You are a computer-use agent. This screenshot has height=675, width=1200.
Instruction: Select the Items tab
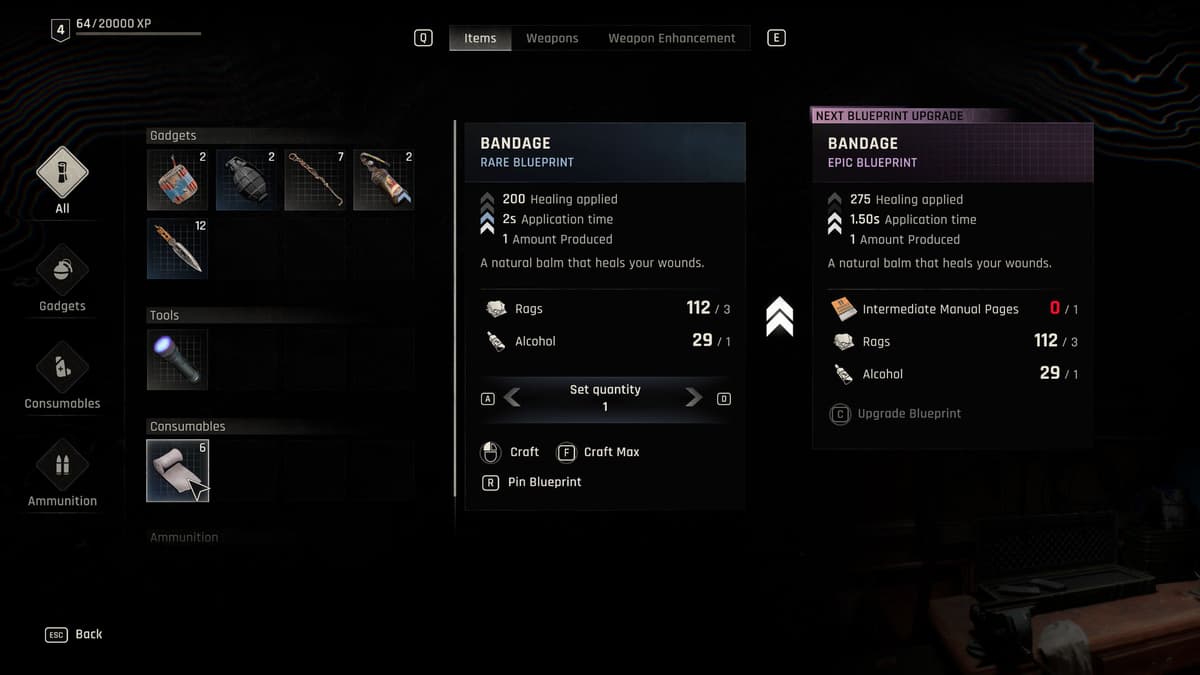(480, 38)
